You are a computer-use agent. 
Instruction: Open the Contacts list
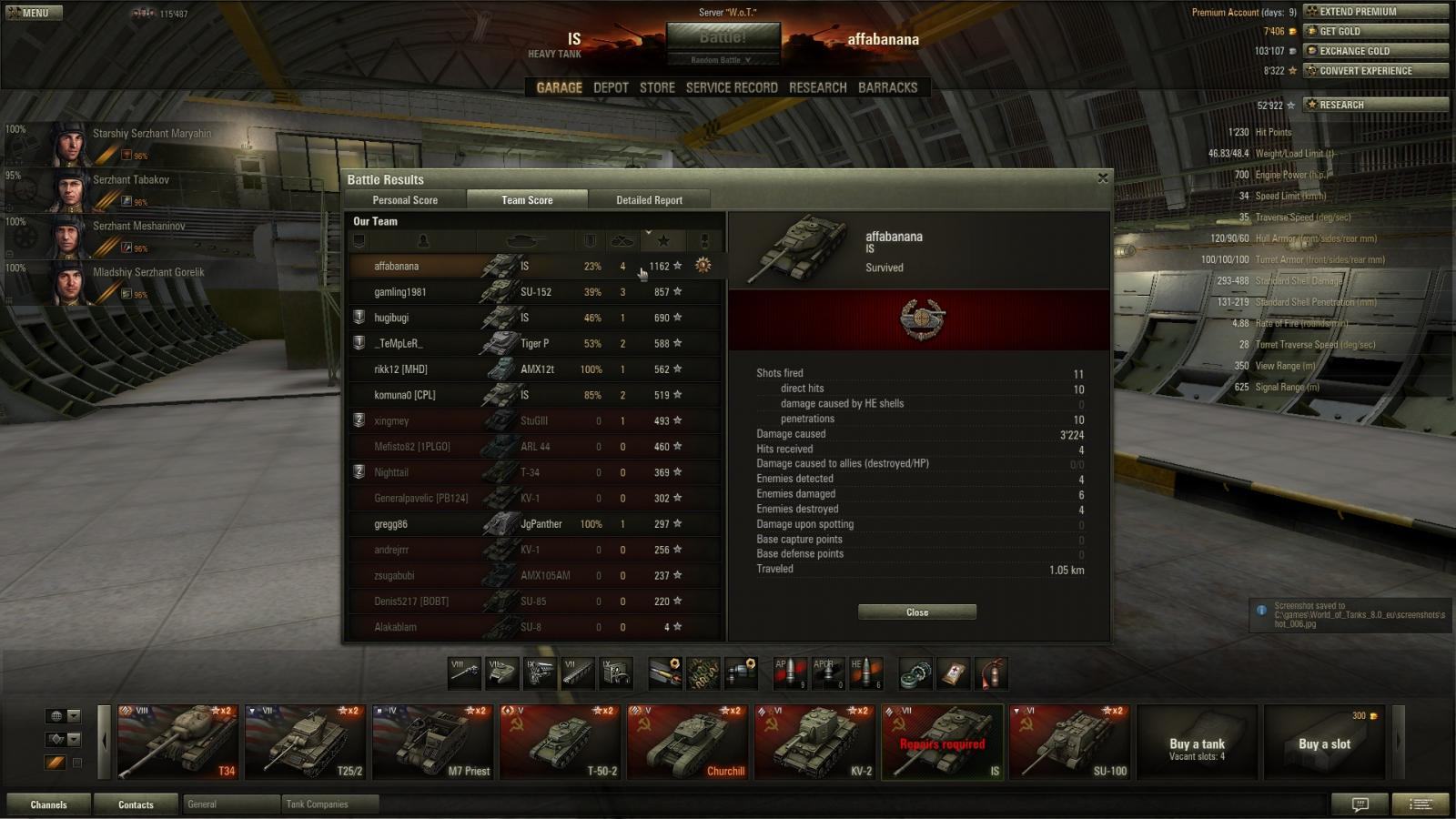coord(136,804)
